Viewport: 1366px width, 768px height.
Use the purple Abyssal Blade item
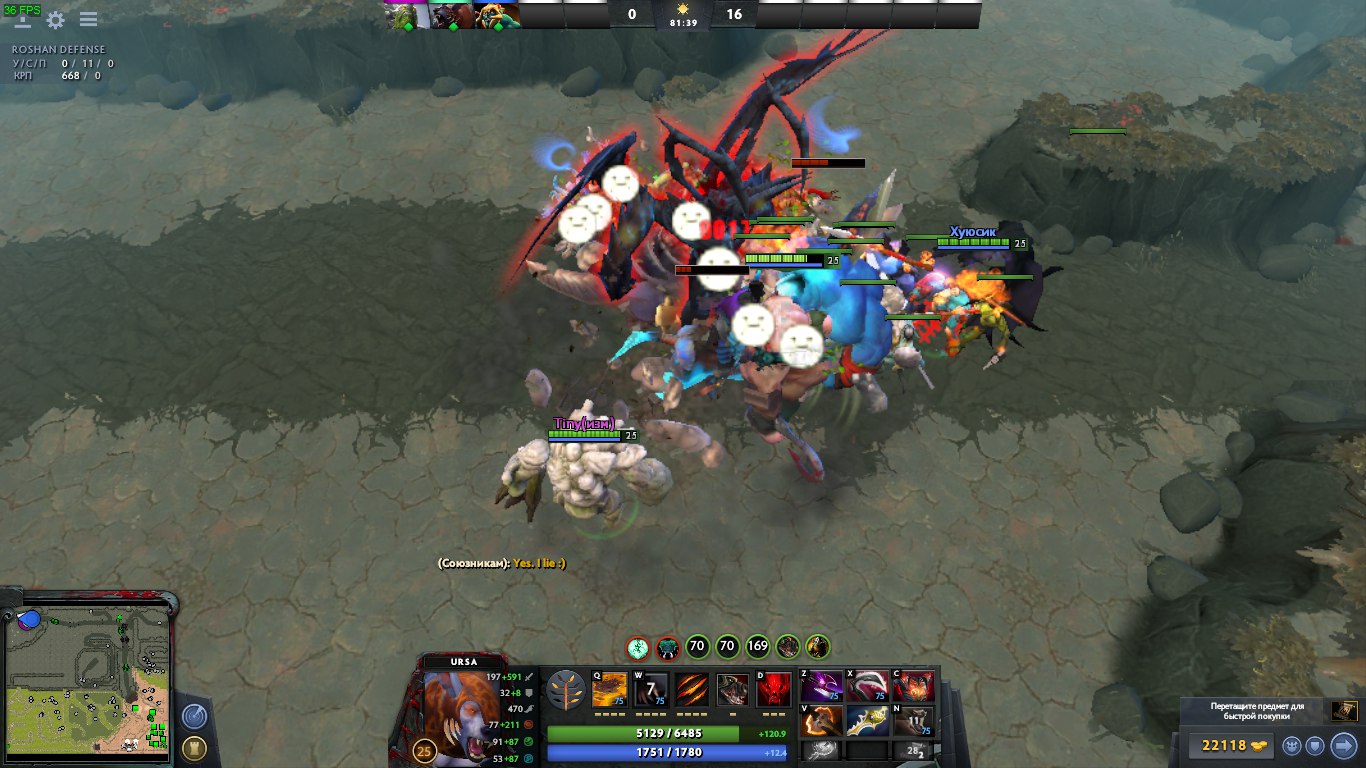(821, 687)
